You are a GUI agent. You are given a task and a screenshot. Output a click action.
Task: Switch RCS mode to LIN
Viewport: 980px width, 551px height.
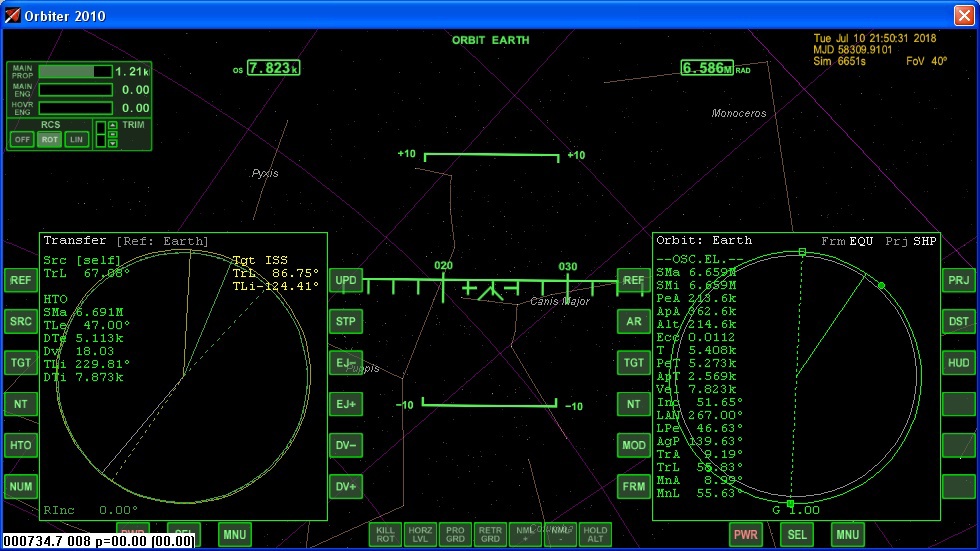pyautogui.click(x=76, y=140)
